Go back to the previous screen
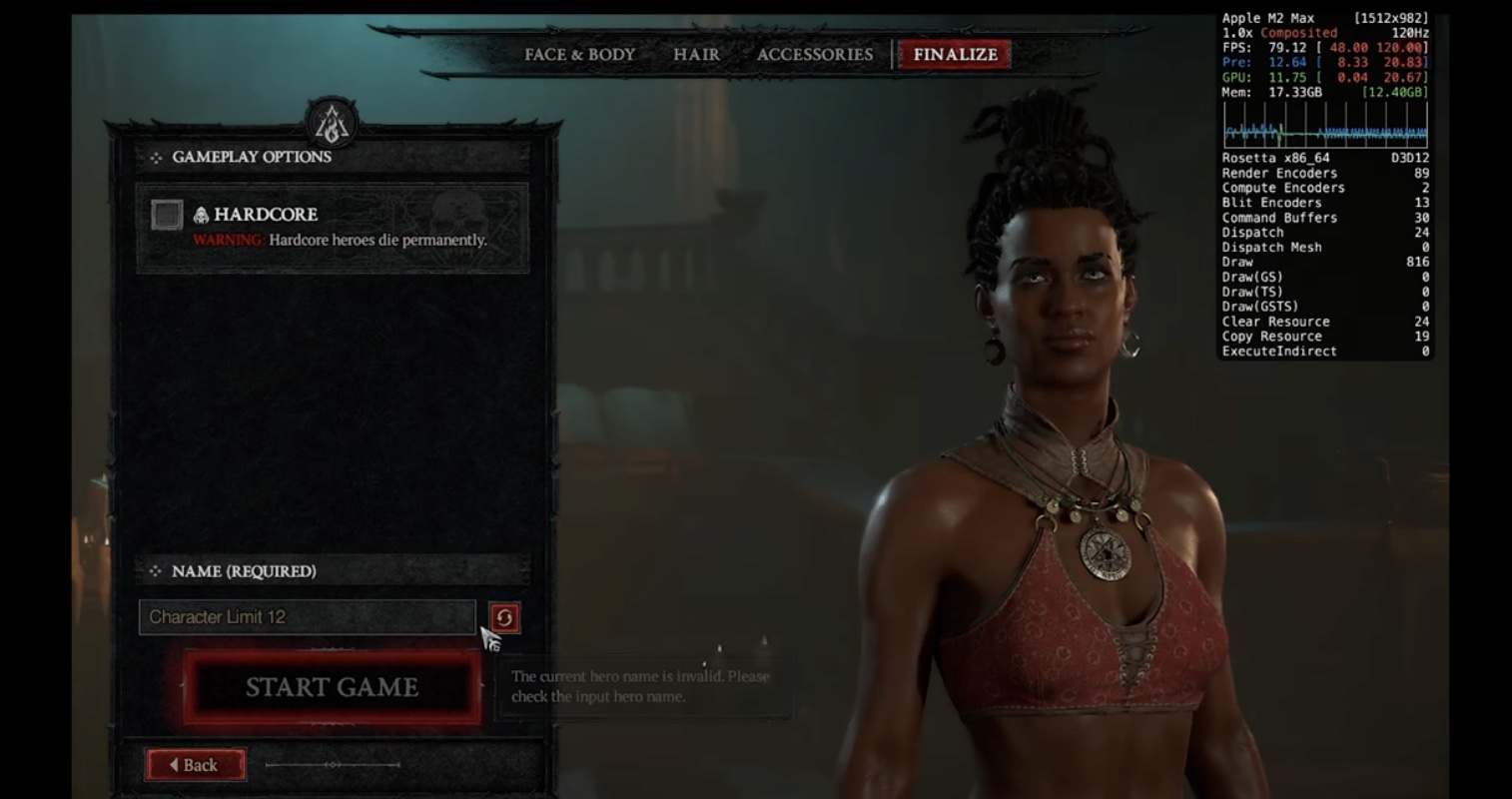Screen dimensions: 1512x799 click(196, 765)
